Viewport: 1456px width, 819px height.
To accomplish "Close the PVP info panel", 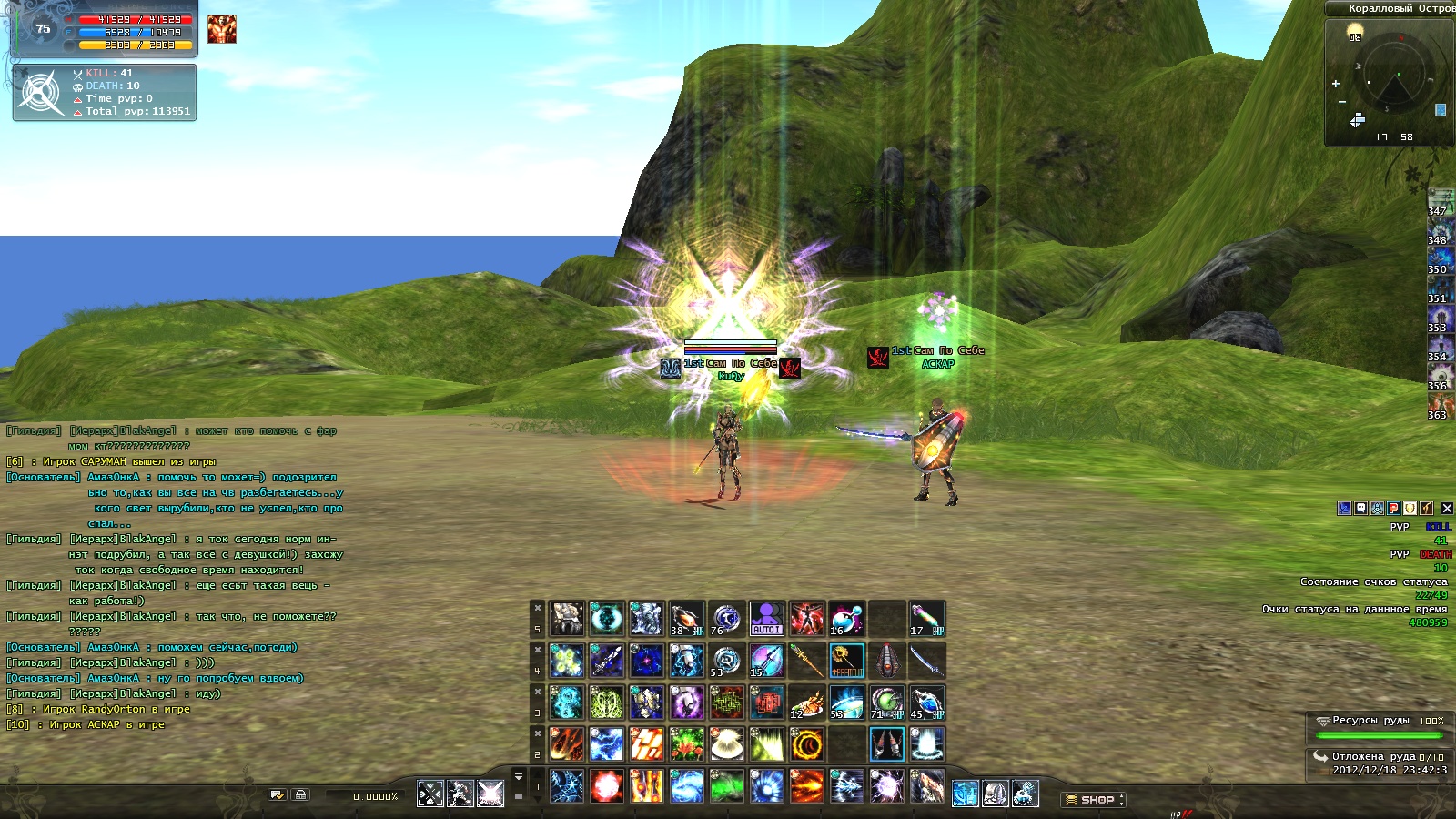I will click(1447, 509).
